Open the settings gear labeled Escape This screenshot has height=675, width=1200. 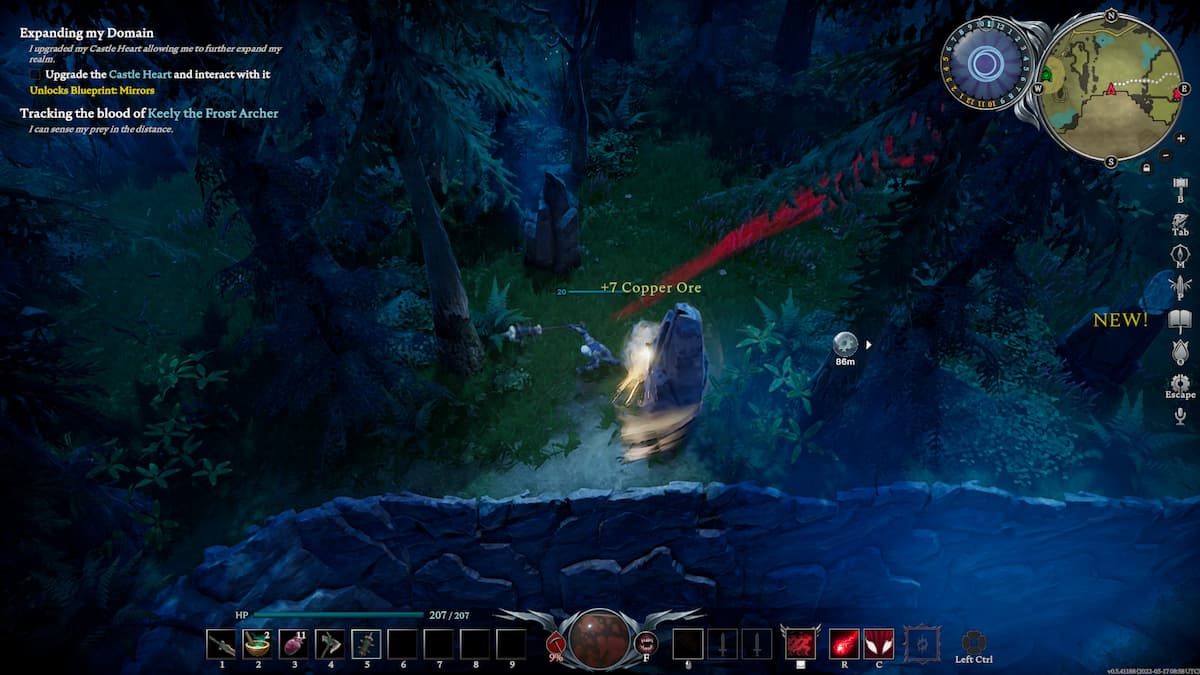[x=1180, y=383]
